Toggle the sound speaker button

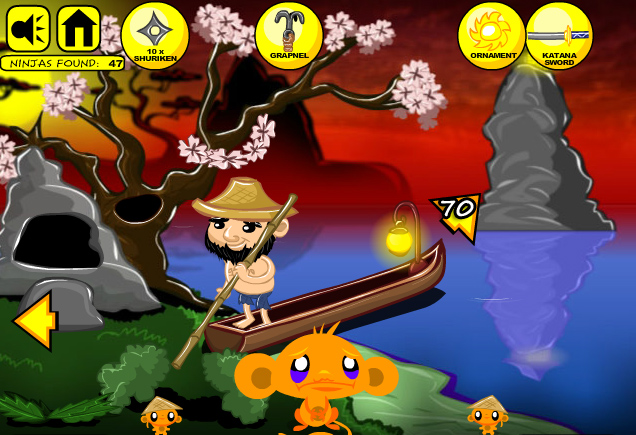[x=28, y=29]
